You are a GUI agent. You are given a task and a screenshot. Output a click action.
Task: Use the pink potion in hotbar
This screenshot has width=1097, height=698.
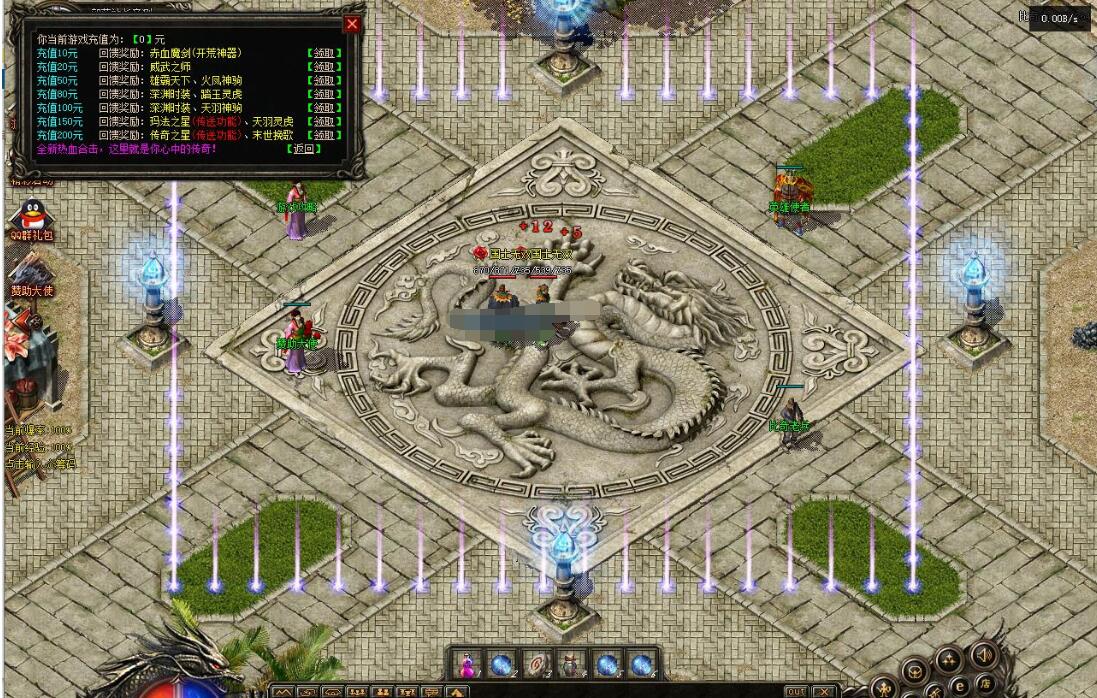tap(467, 664)
